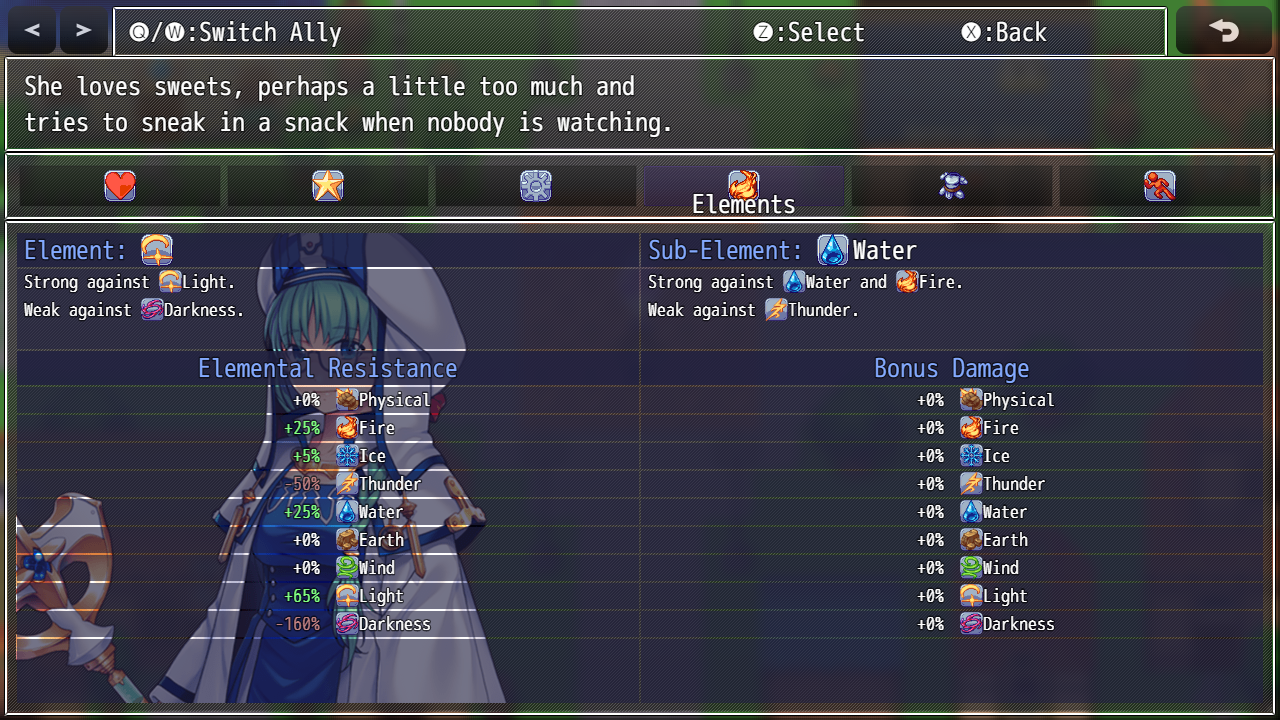Switch to the star icon tab
Screen dimensions: 1280x720
(328, 186)
